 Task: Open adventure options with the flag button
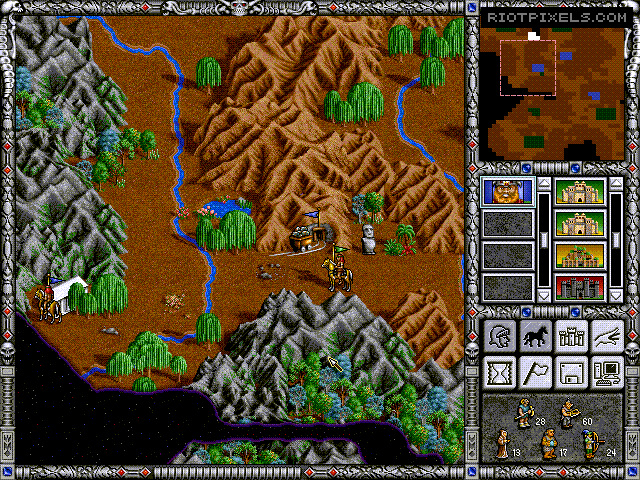click(535, 373)
